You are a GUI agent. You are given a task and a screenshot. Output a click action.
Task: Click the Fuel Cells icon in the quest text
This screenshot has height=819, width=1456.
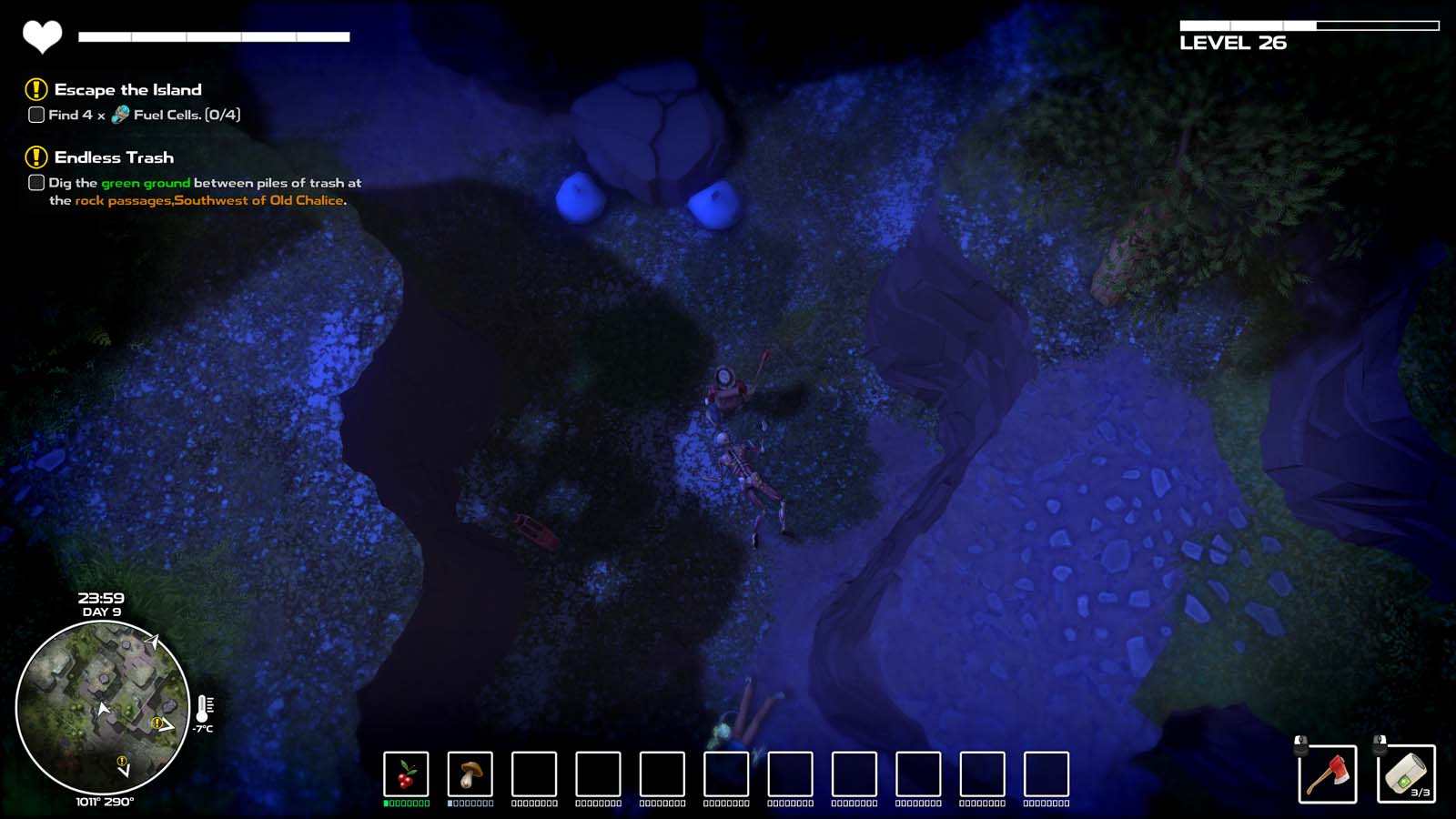coord(118,115)
